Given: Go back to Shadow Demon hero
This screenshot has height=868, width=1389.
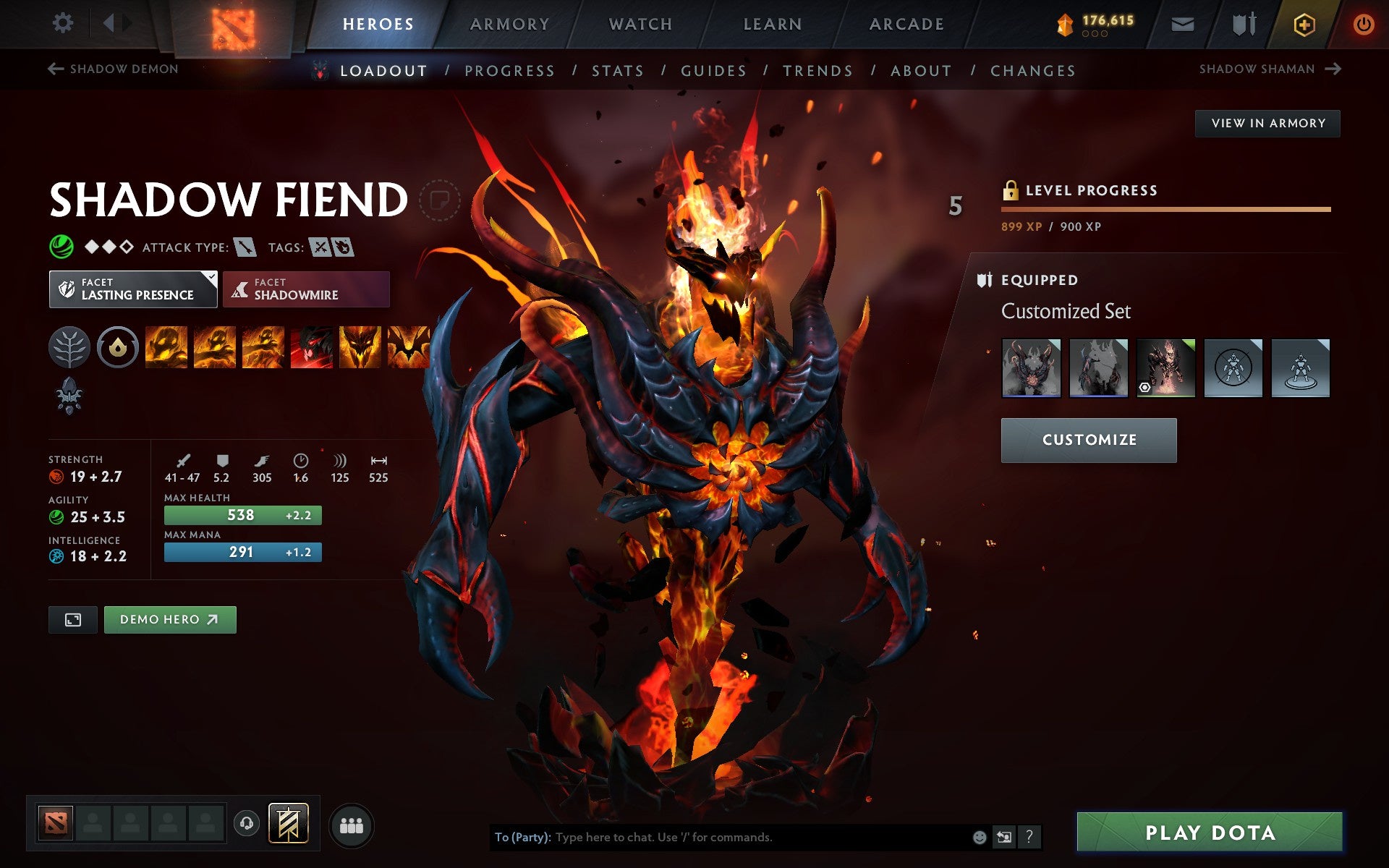Looking at the screenshot, I should 113,69.
